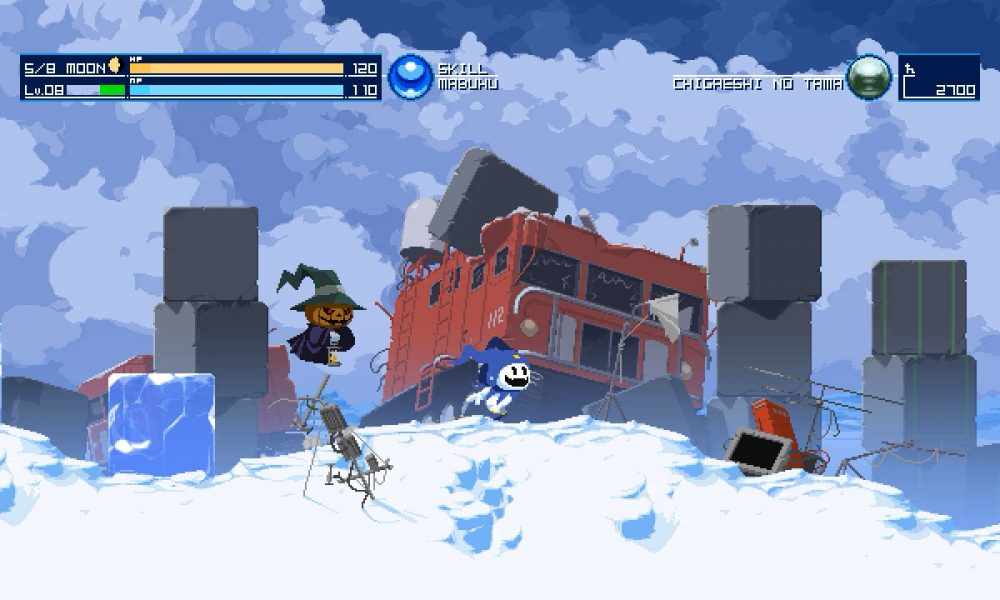
Task: Select the Chigaeshi no Tama item orb
Action: (x=868, y=77)
